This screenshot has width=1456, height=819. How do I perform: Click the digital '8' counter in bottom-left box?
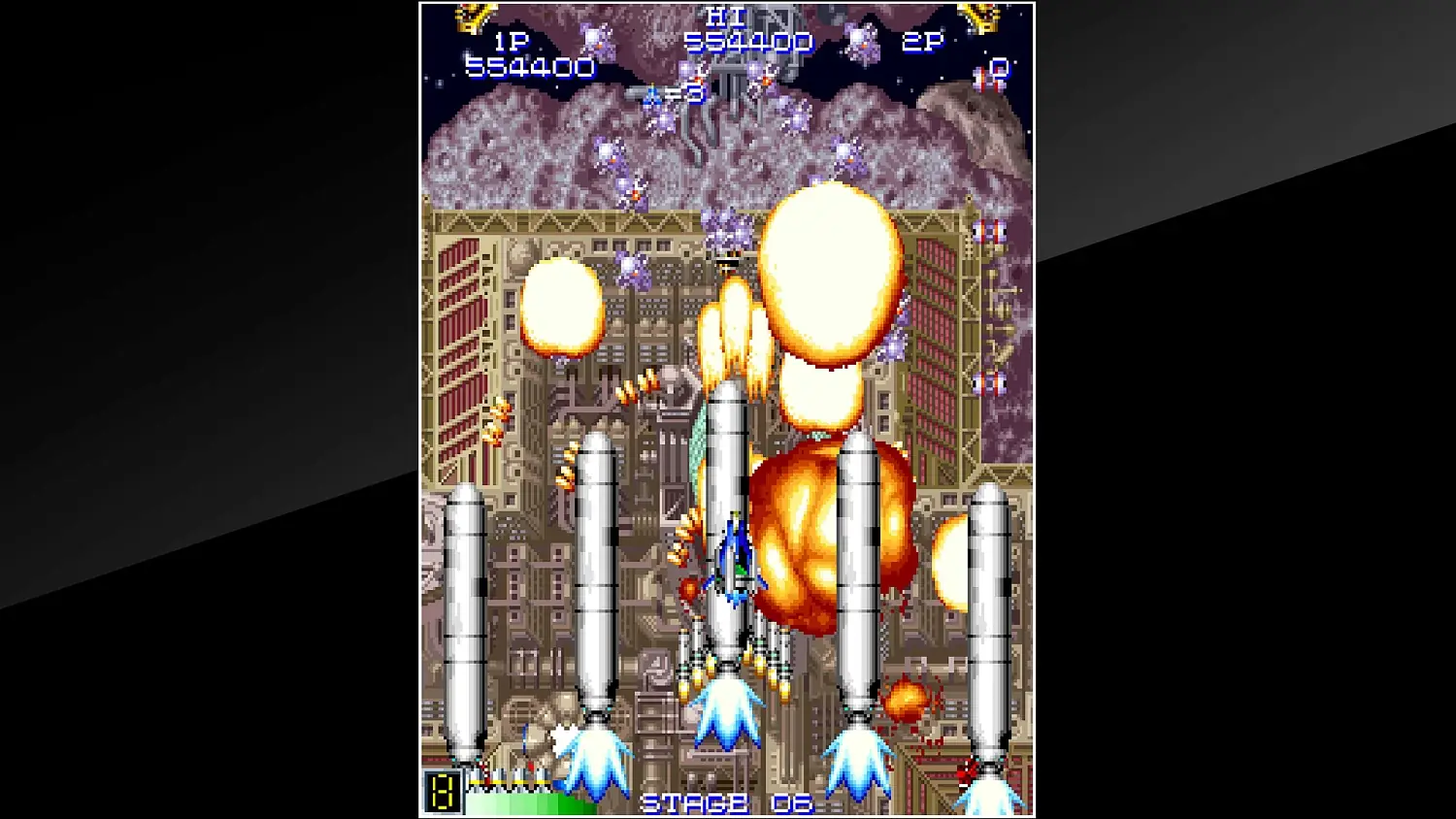pyautogui.click(x=442, y=791)
